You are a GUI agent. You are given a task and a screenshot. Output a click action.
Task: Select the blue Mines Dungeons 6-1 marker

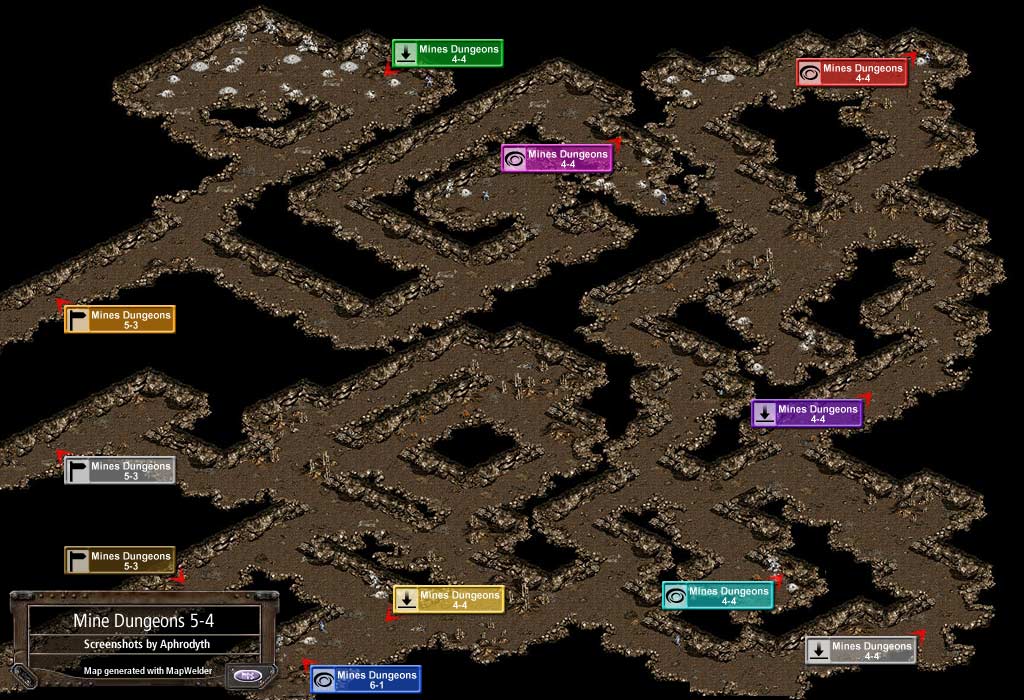click(365, 680)
